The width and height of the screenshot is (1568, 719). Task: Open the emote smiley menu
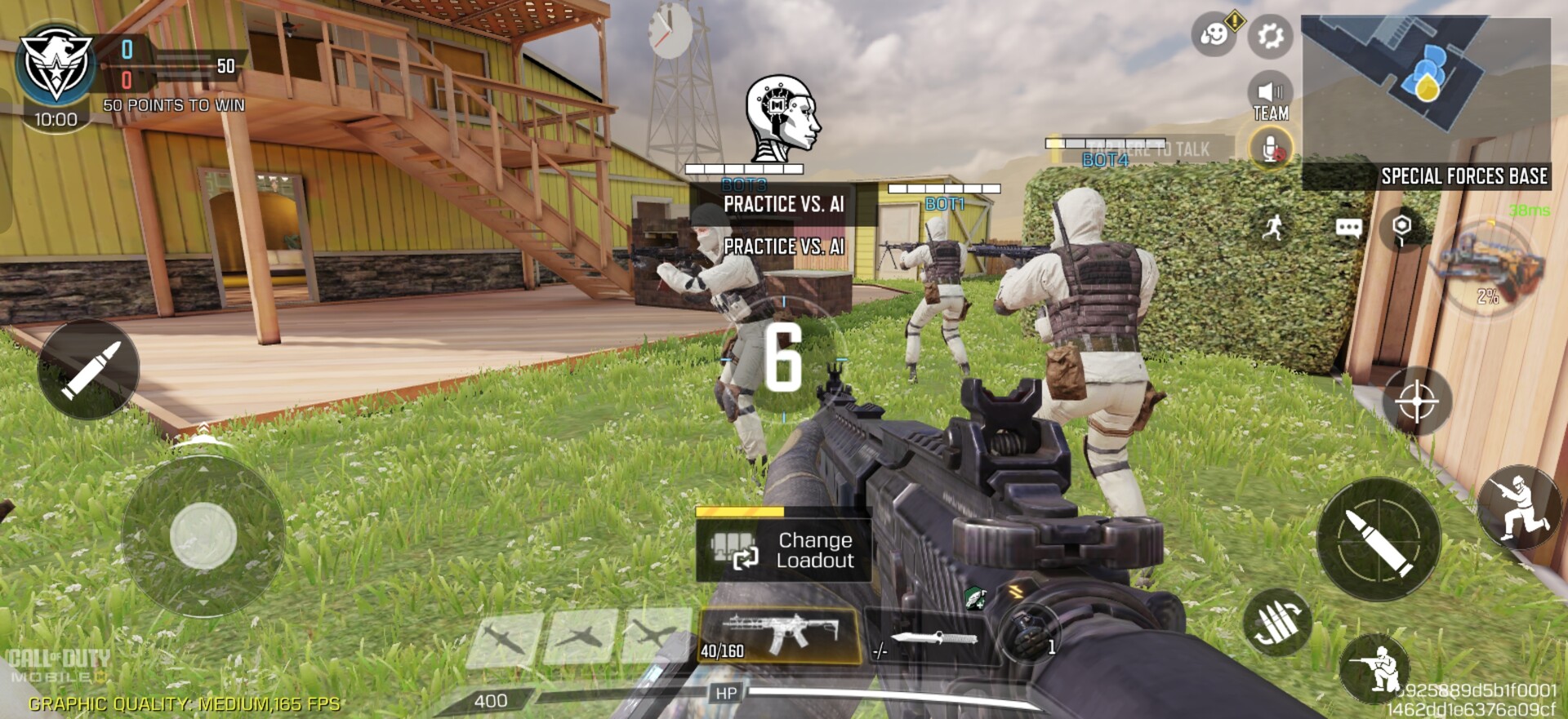pyautogui.click(x=1214, y=36)
